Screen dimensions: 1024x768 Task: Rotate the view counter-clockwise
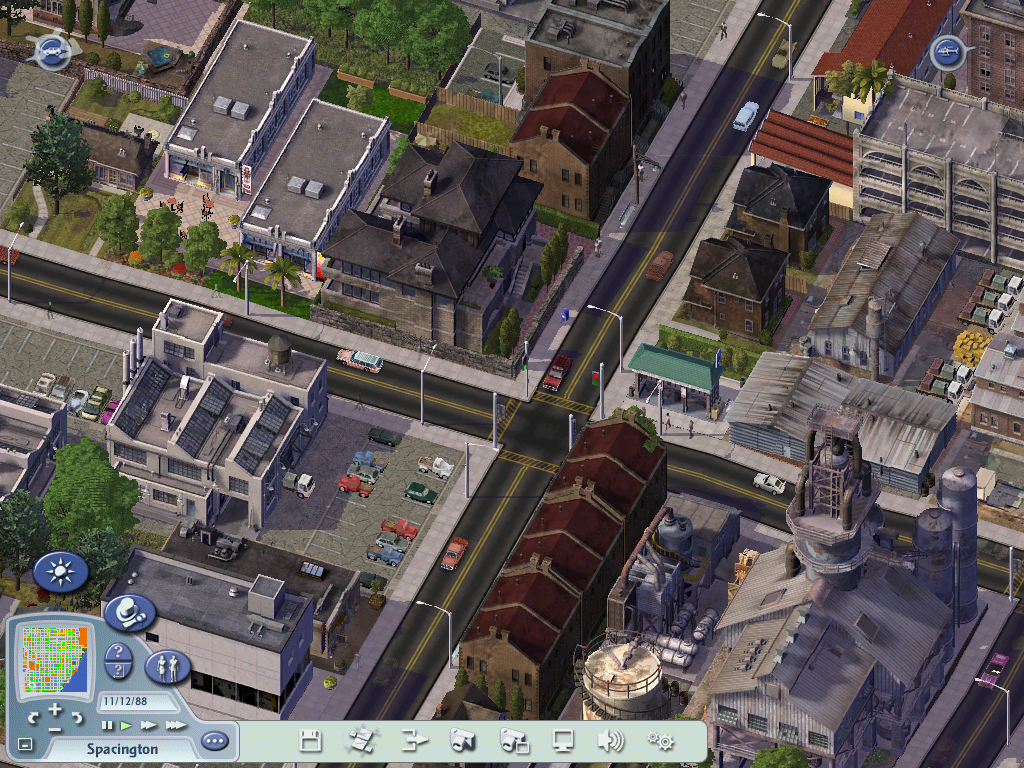click(33, 717)
